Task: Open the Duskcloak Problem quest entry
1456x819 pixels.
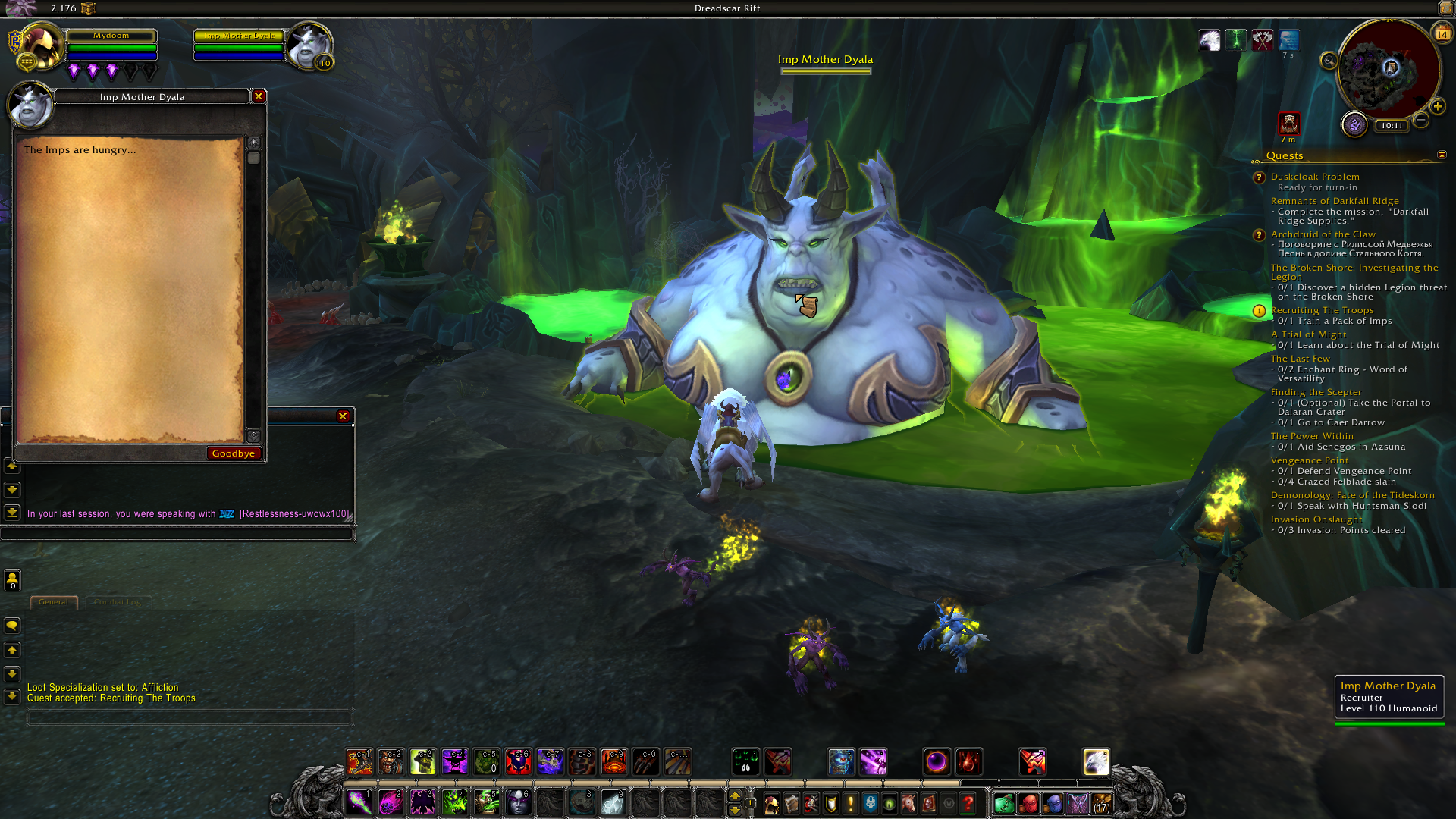Action: point(1315,177)
